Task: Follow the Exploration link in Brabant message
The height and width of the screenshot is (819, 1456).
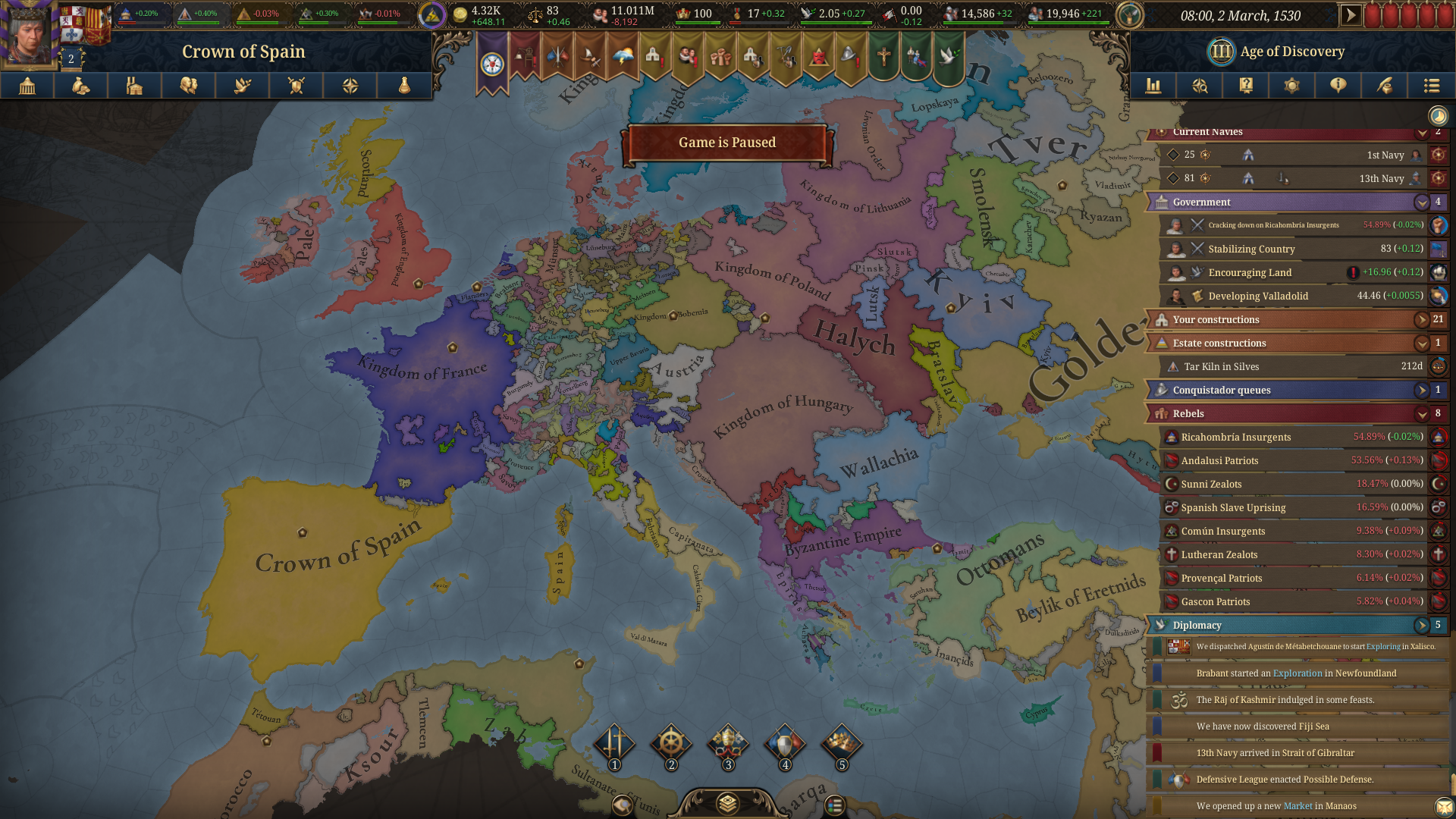Action: pos(1297,673)
